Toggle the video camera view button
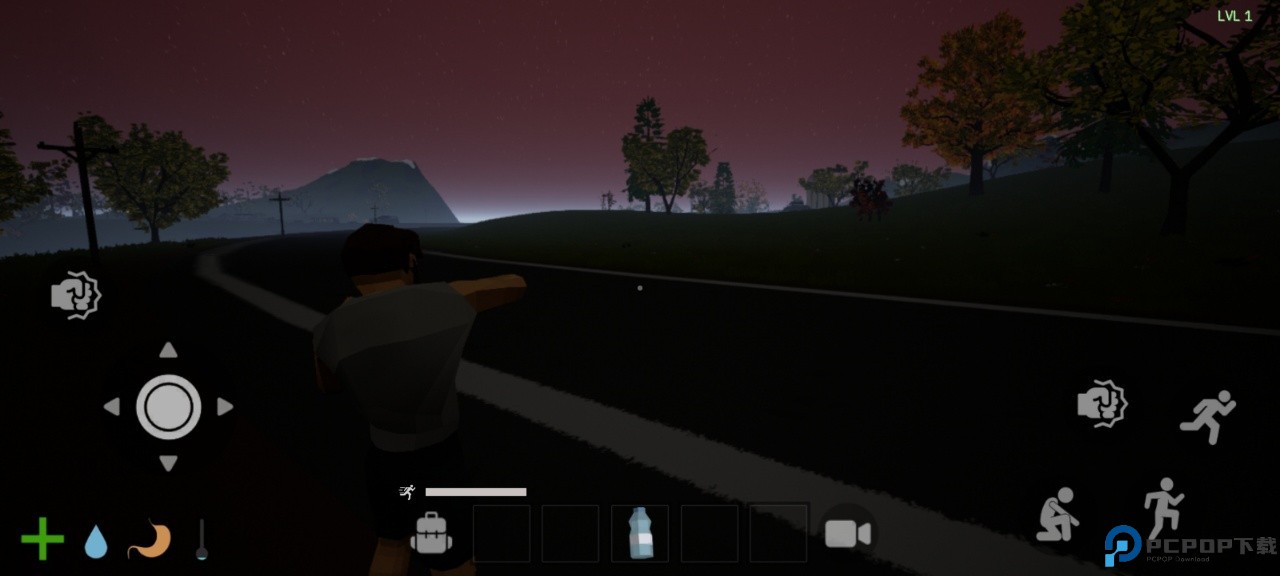This screenshot has width=1280, height=576. 847,533
